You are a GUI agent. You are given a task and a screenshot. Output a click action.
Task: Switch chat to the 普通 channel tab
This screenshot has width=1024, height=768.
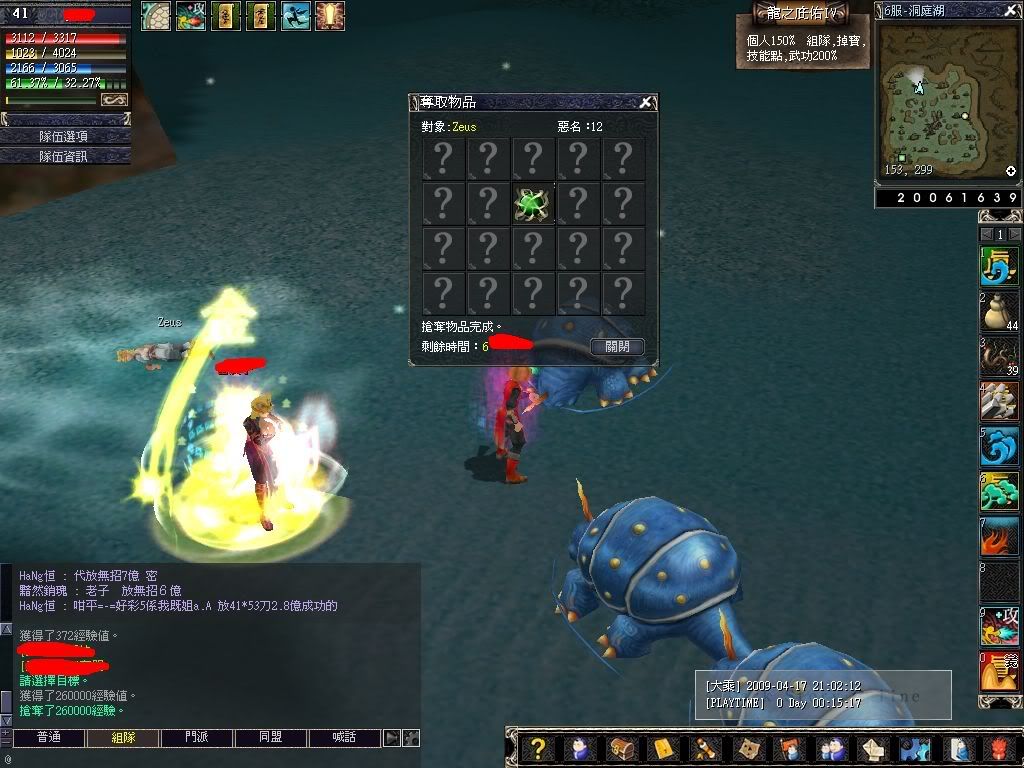[x=48, y=738]
